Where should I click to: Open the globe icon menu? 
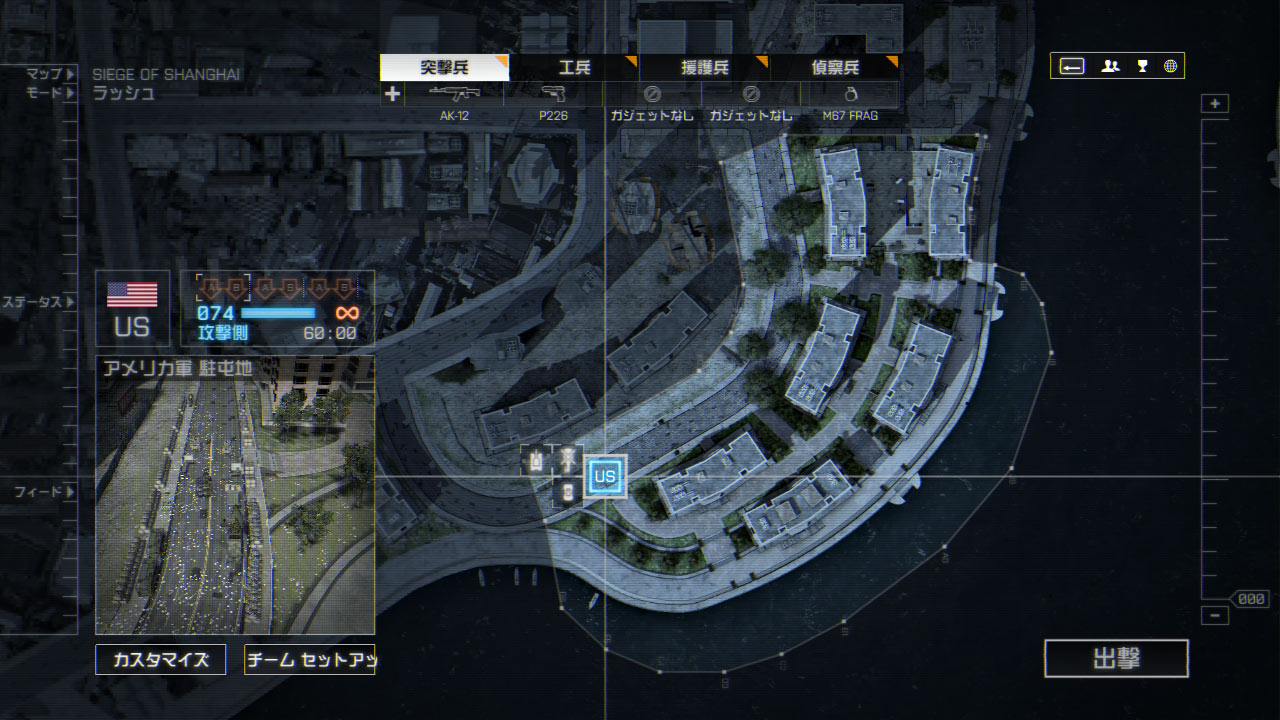[x=1170, y=66]
